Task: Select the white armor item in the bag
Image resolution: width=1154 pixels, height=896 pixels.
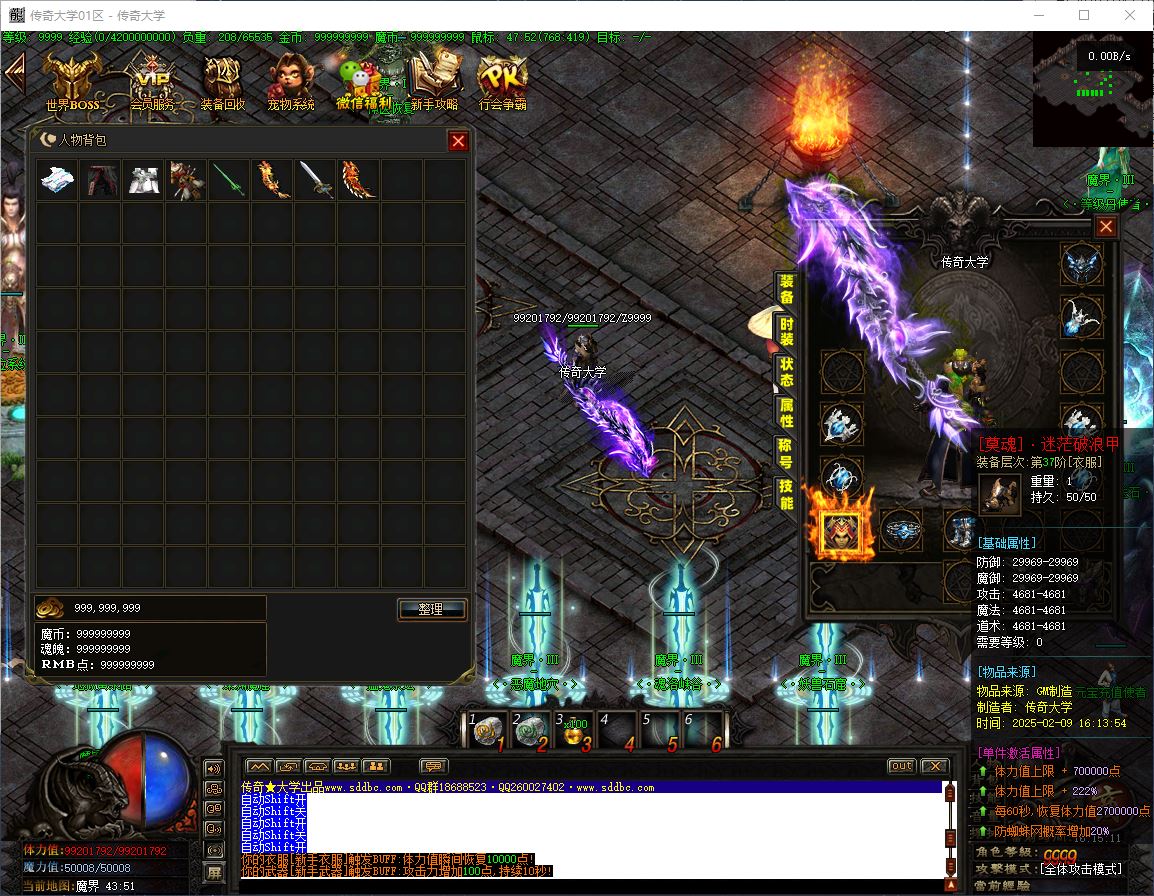Action: pyautogui.click(x=143, y=180)
